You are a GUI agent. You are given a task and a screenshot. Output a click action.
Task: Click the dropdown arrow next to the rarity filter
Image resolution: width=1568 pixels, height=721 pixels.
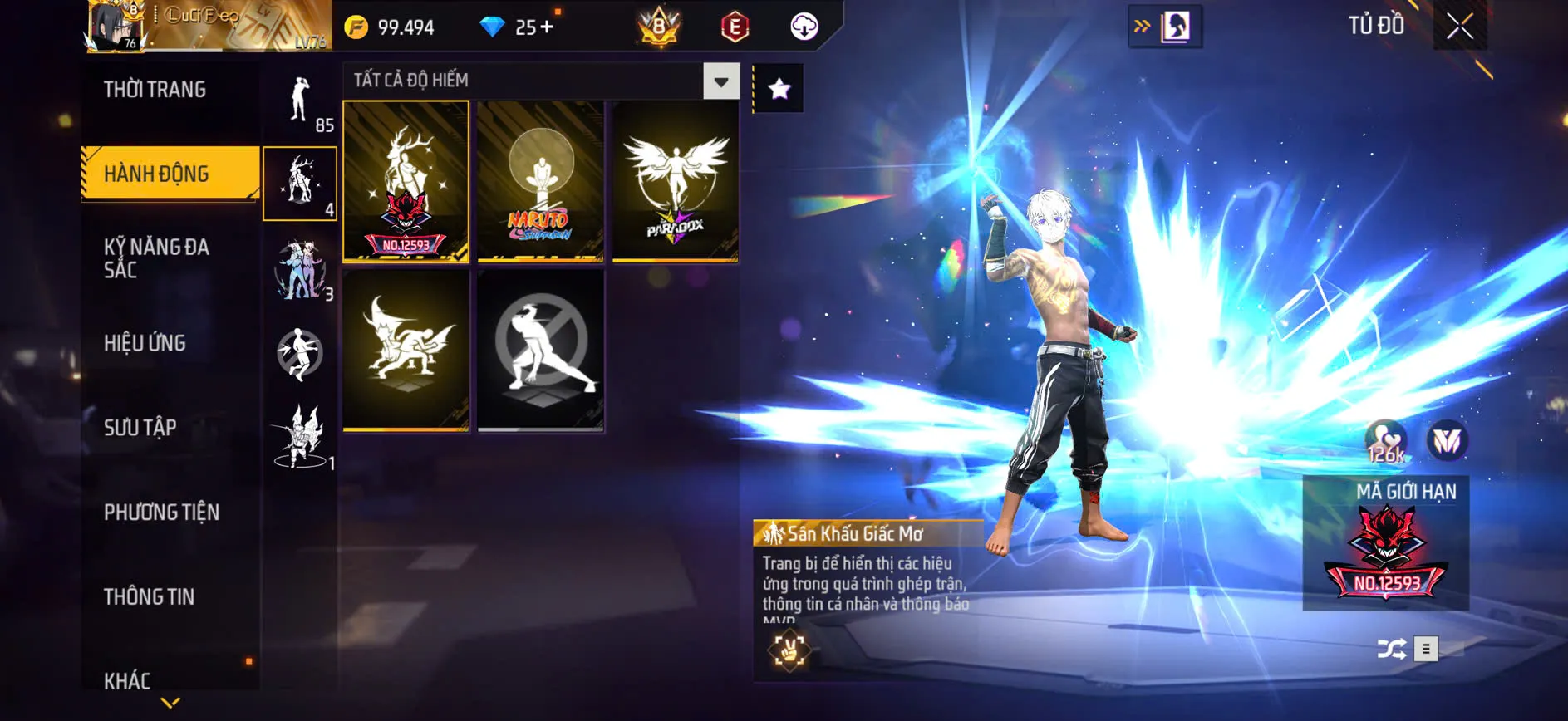point(720,81)
